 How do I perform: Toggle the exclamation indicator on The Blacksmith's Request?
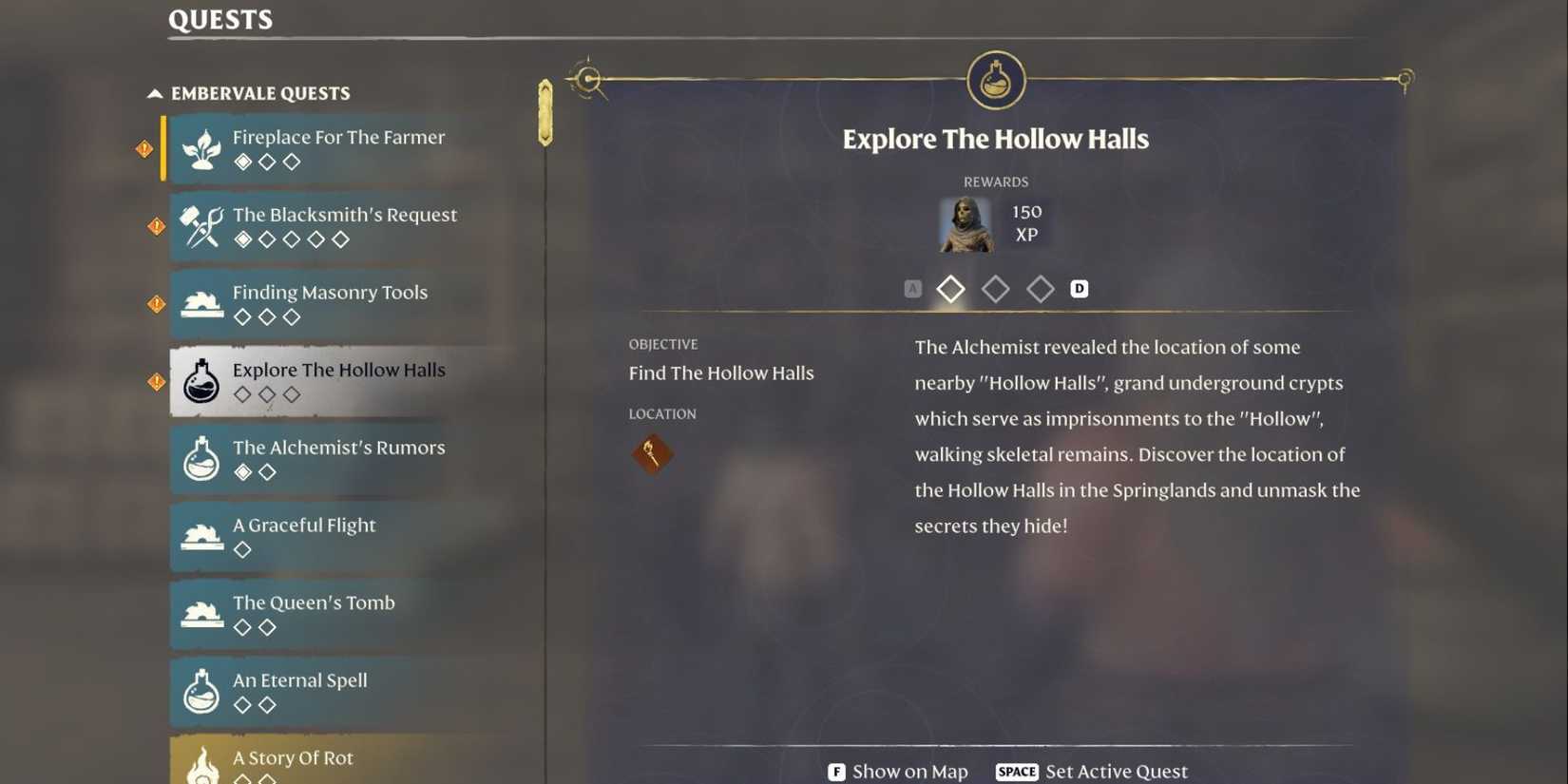pos(156,226)
